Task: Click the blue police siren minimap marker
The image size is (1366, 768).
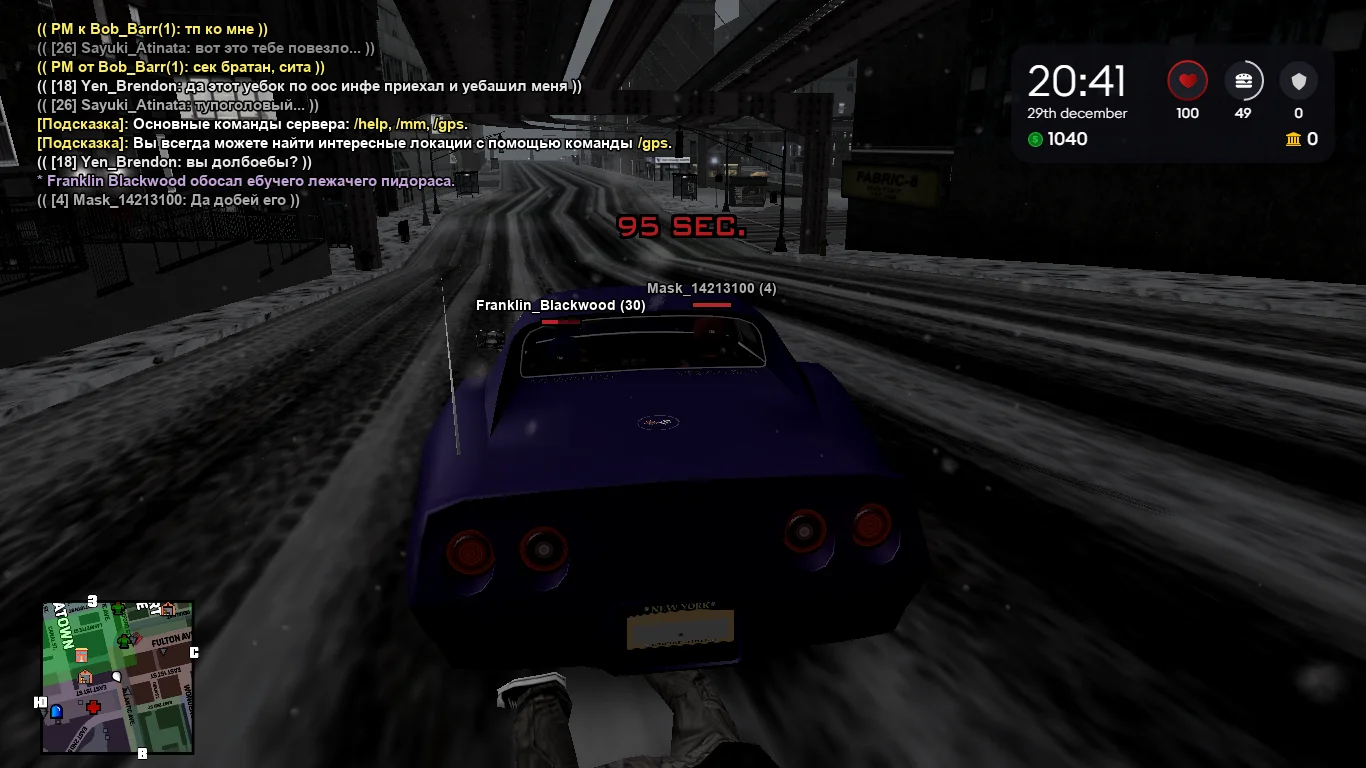Action: tap(56, 711)
